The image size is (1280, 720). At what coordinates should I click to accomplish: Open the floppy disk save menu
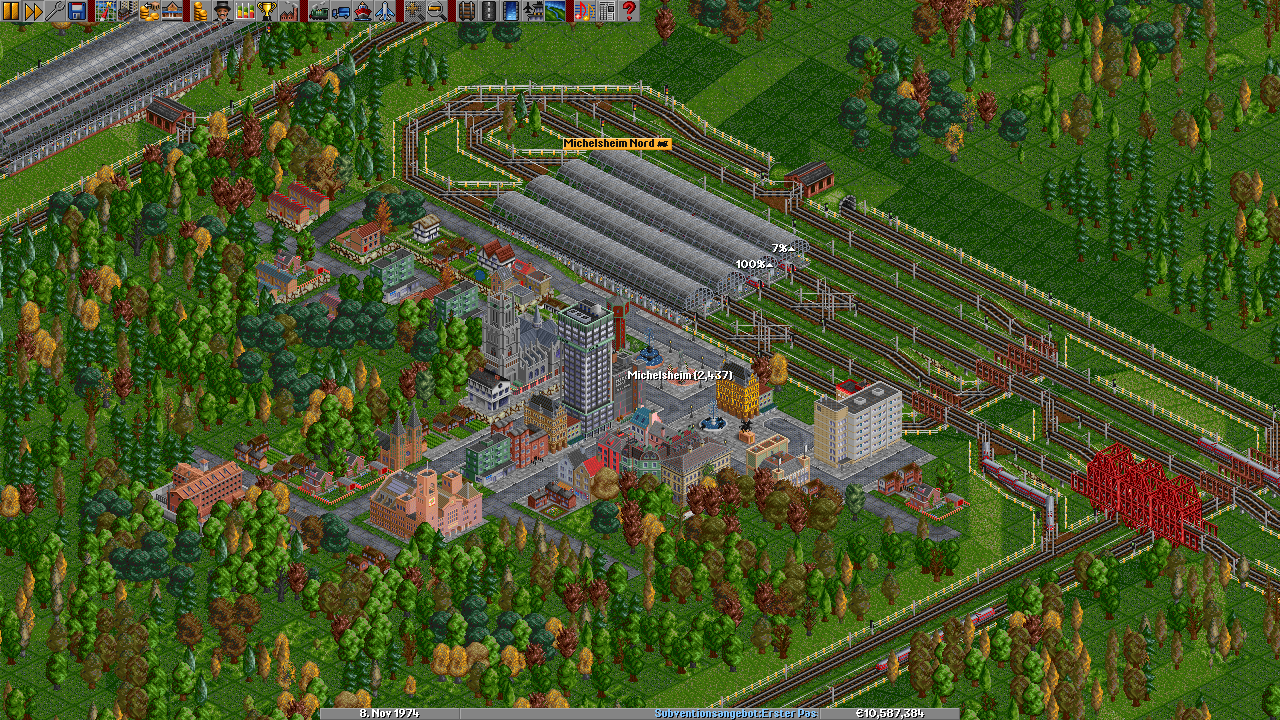point(77,11)
